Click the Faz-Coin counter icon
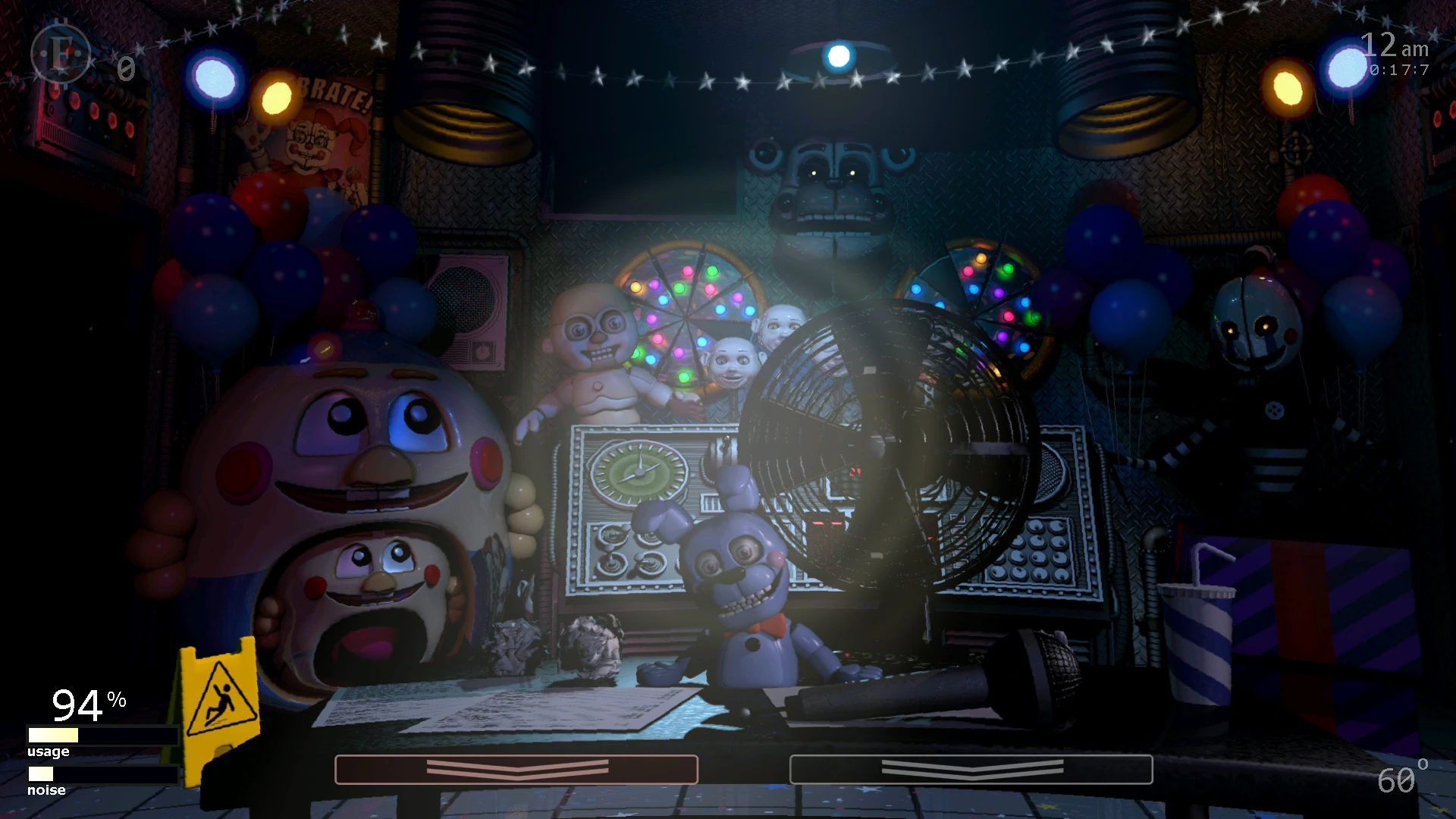Image resolution: width=1456 pixels, height=819 pixels. pos(61,53)
